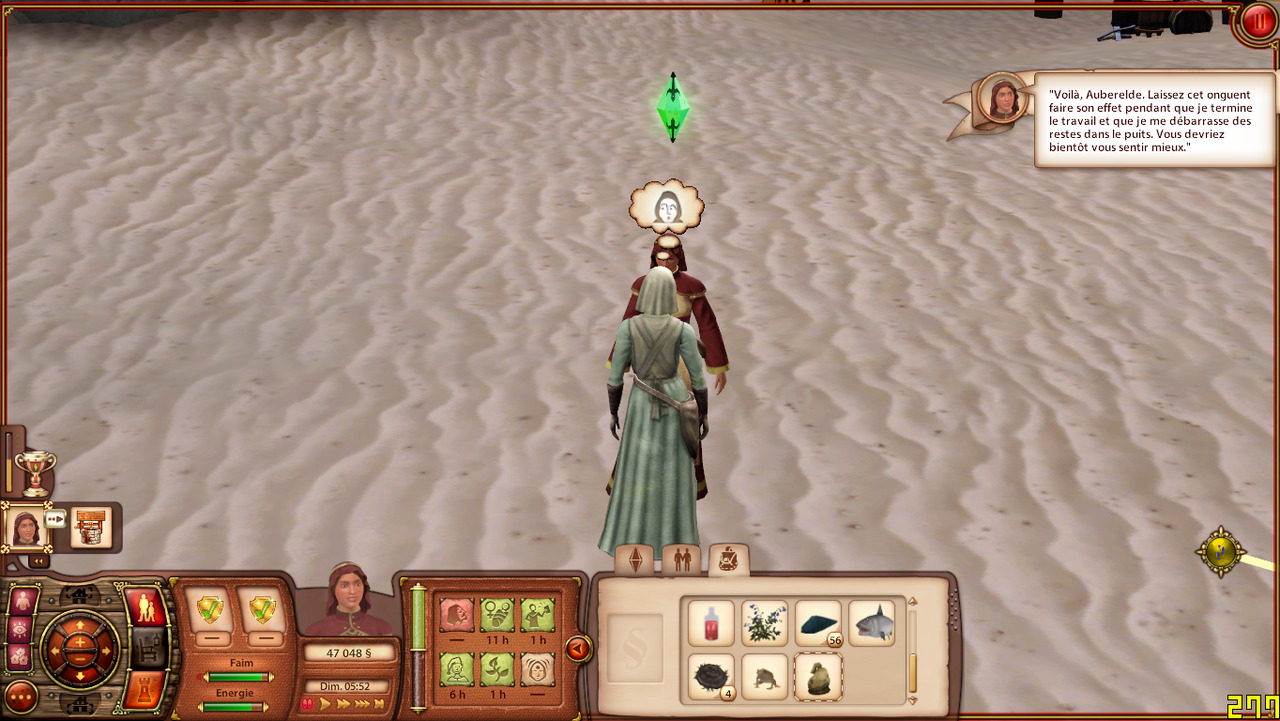Select the dark nest item with count 4

point(711,677)
